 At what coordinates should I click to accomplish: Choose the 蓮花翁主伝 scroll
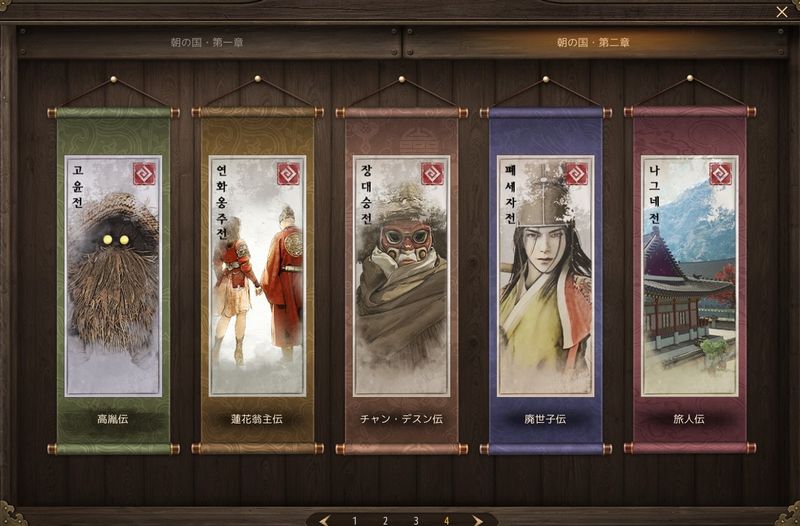click(257, 280)
